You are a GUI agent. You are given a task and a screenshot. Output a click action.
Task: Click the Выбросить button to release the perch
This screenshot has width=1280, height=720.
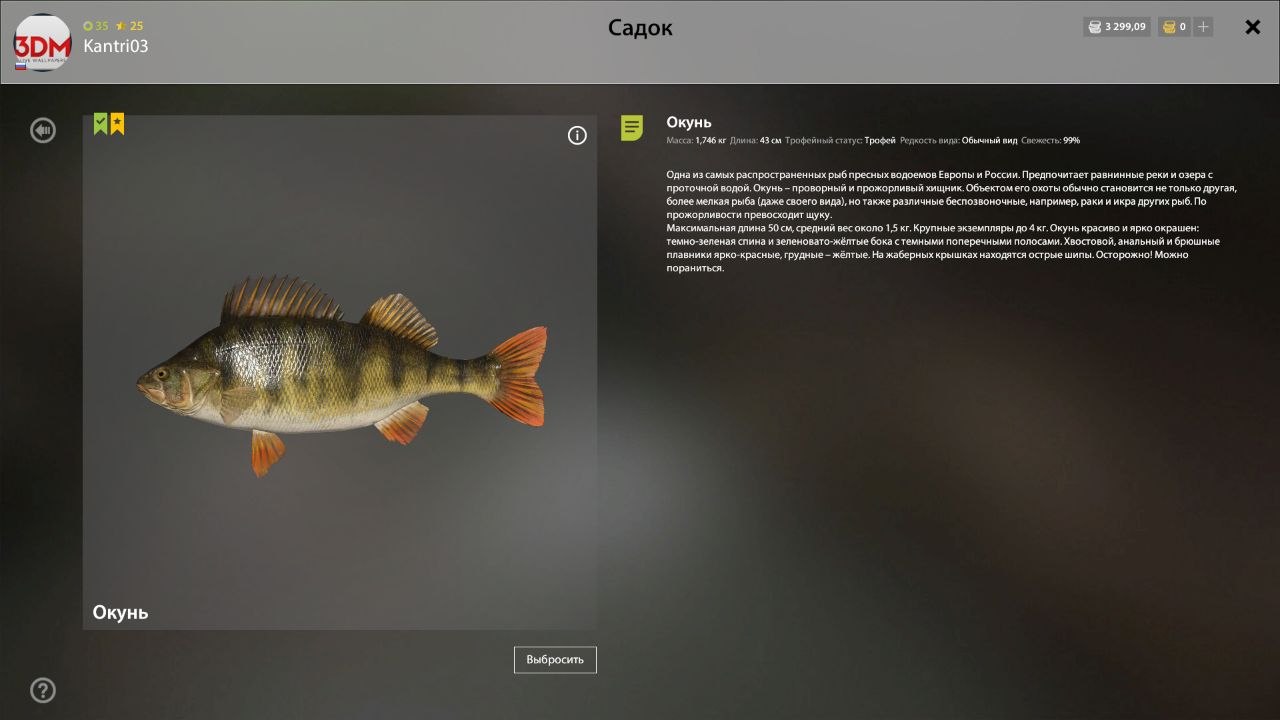[554, 659]
